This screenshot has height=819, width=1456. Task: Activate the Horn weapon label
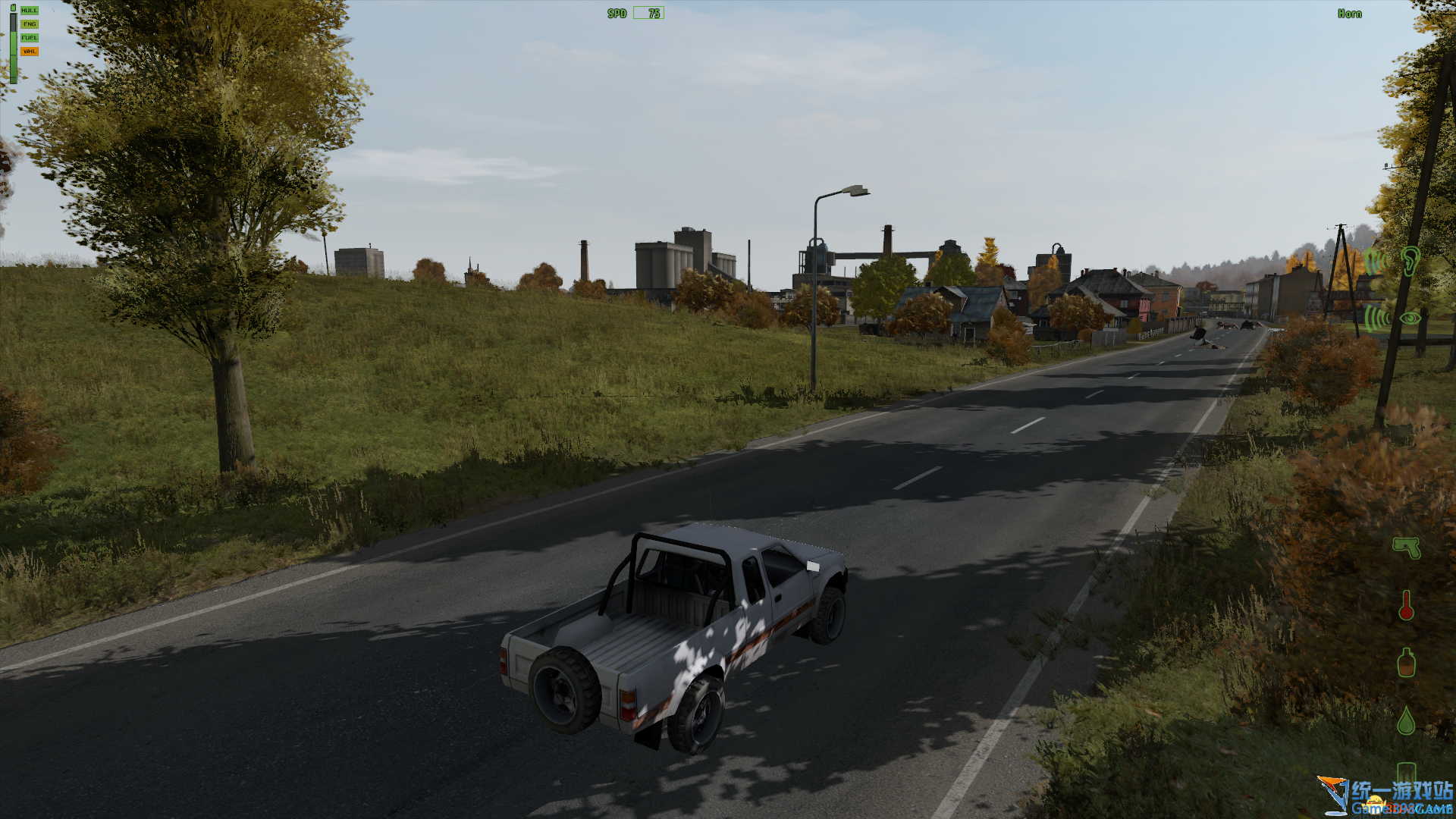click(x=1349, y=14)
